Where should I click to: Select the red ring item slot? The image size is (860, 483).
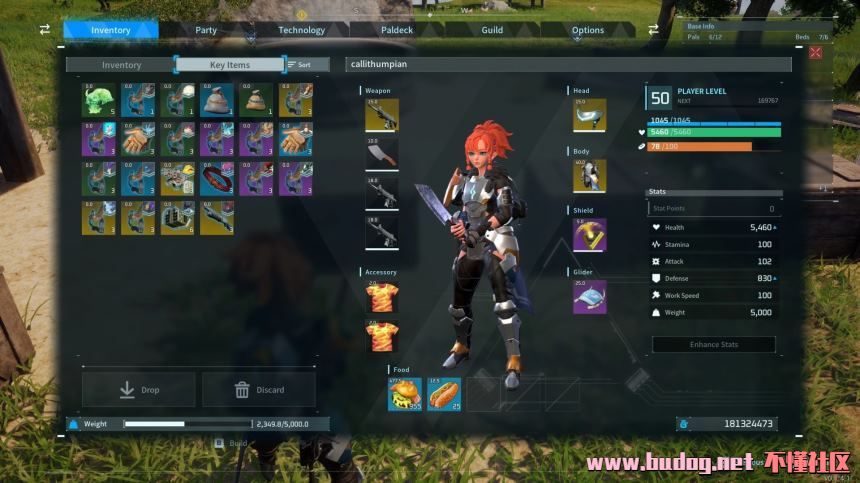[217, 178]
